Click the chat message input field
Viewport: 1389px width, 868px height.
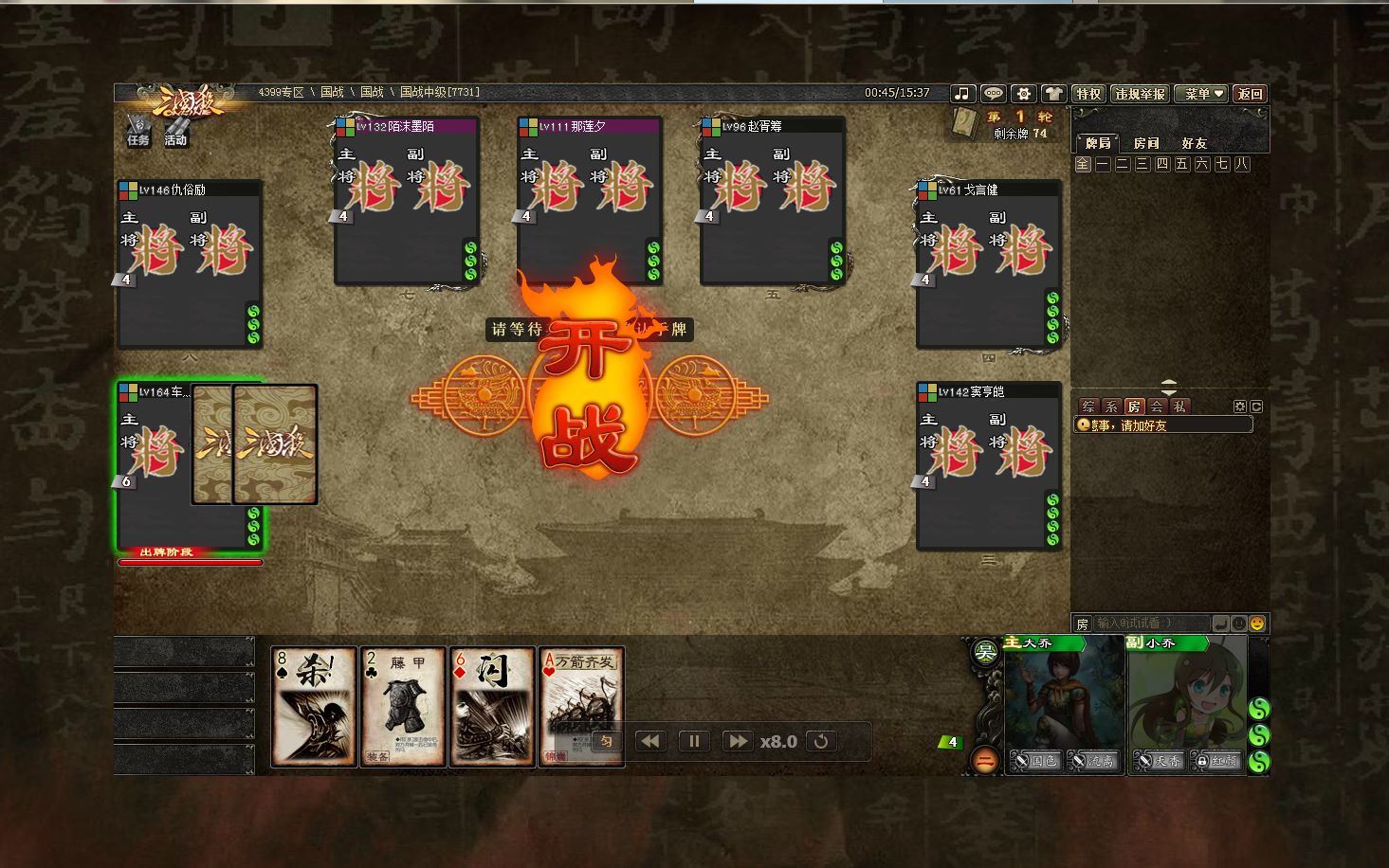(1151, 624)
